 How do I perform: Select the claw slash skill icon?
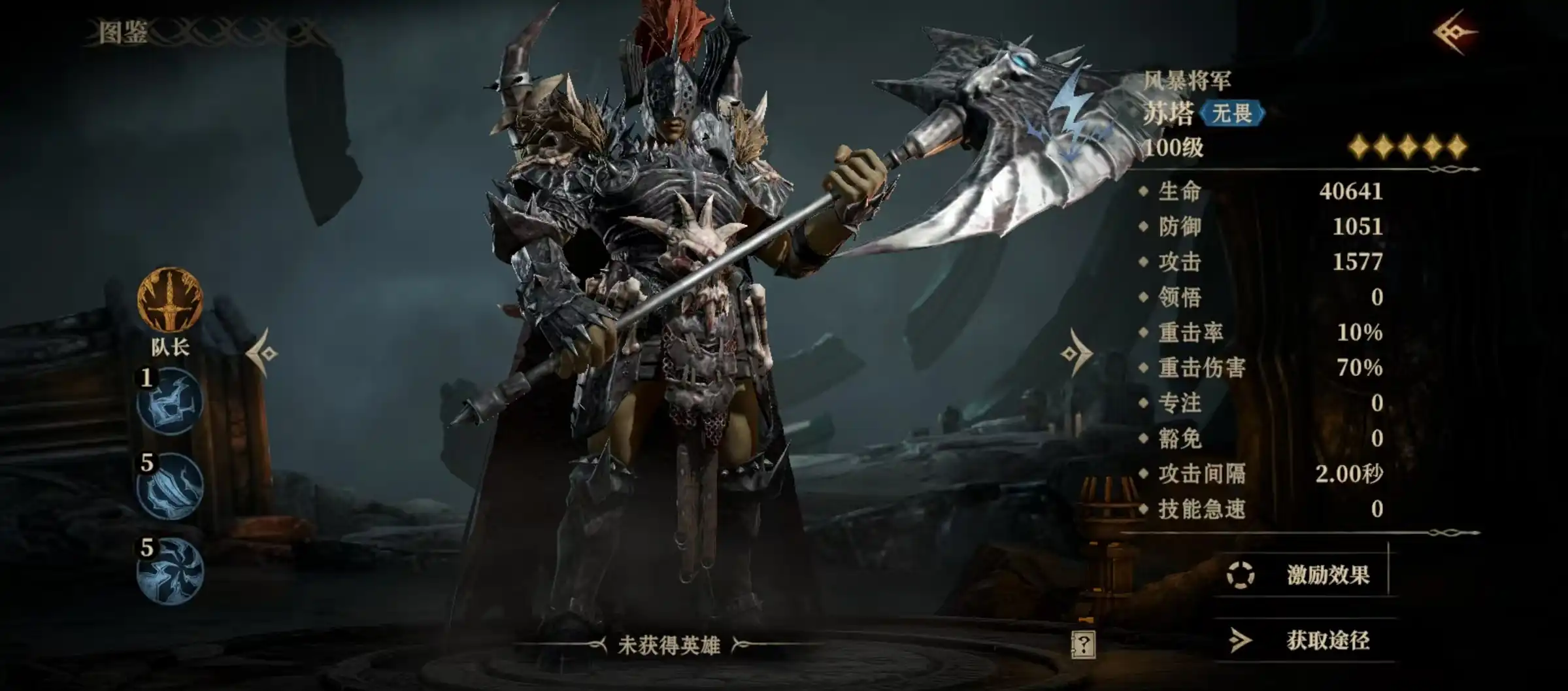(170, 486)
